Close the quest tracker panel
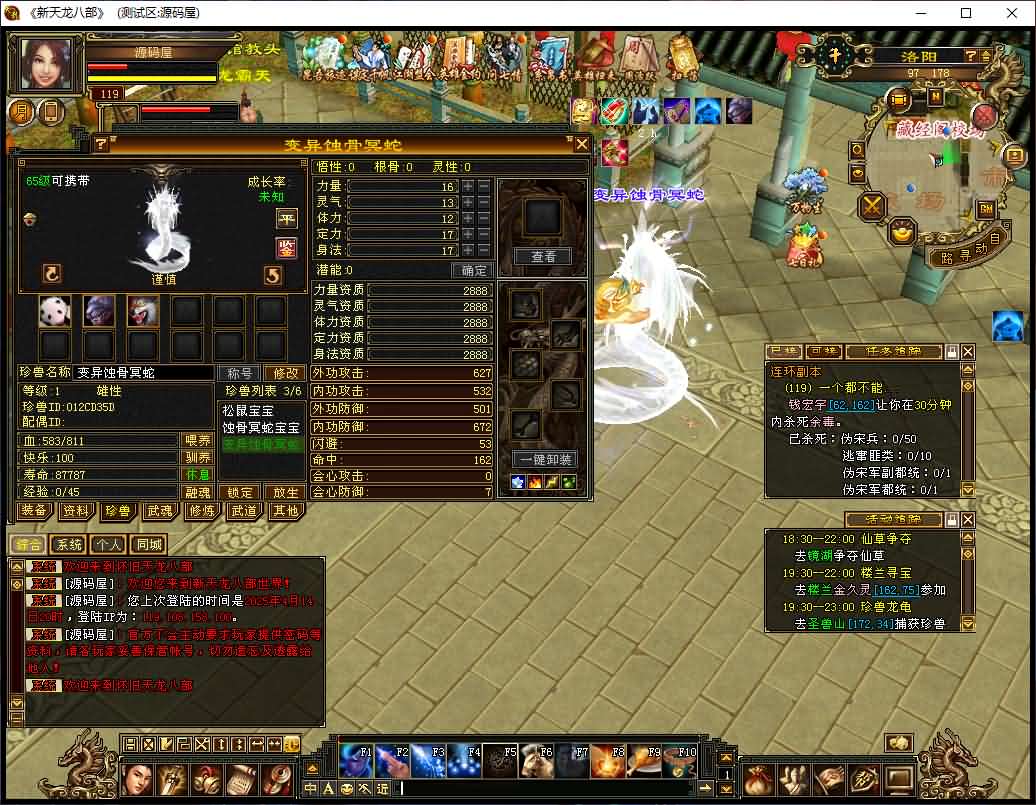Viewport: 1036px width, 805px height. 967,352
